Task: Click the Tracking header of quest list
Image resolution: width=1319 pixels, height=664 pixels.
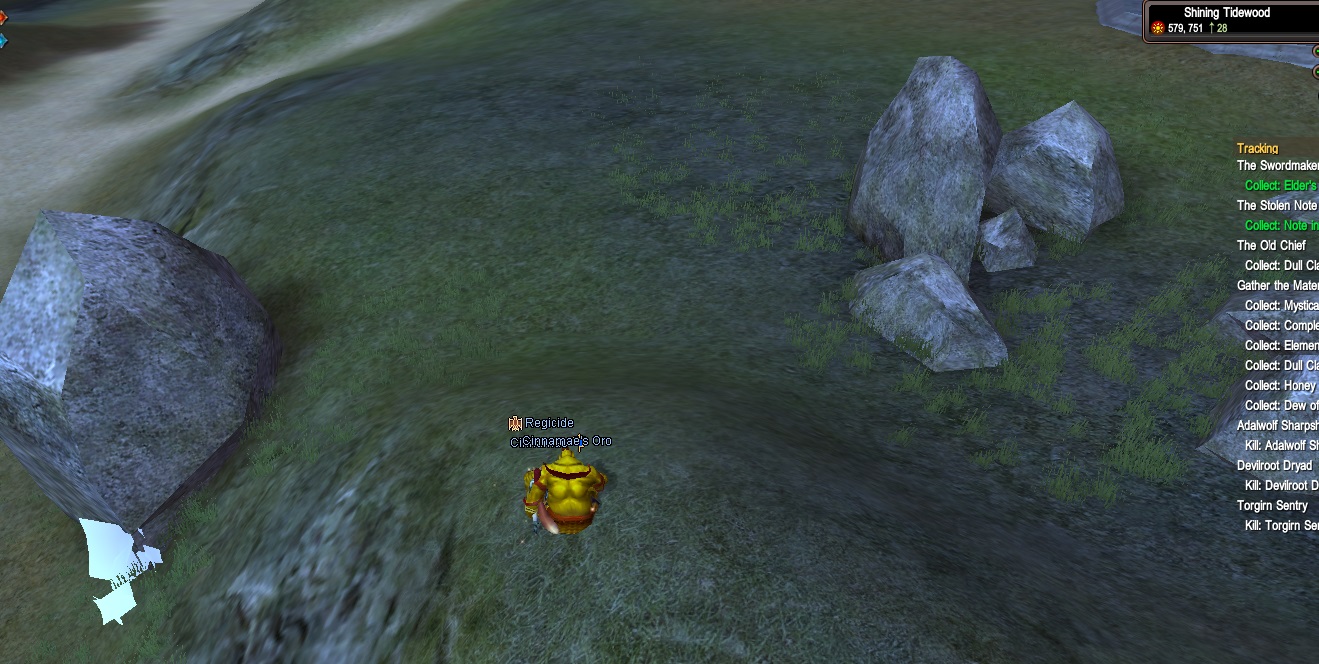Action: [x=1257, y=149]
